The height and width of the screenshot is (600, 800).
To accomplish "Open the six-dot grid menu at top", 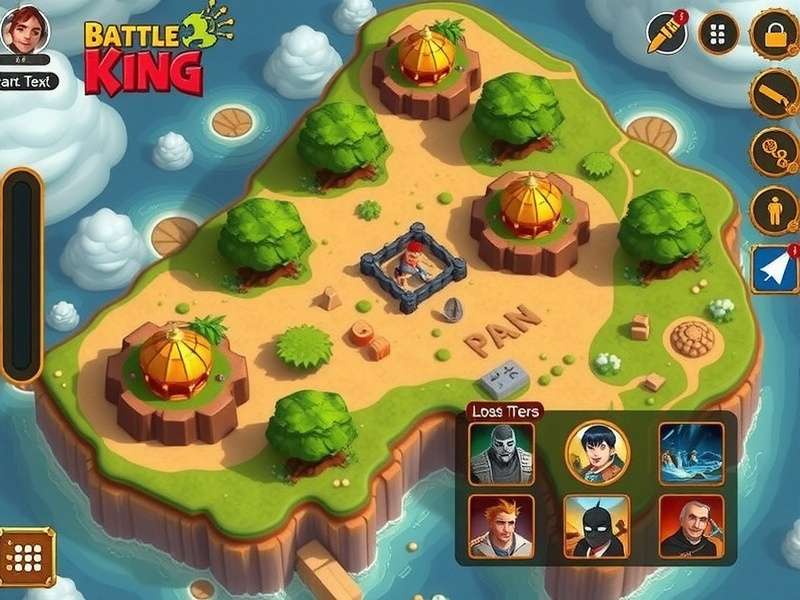I will point(718,34).
